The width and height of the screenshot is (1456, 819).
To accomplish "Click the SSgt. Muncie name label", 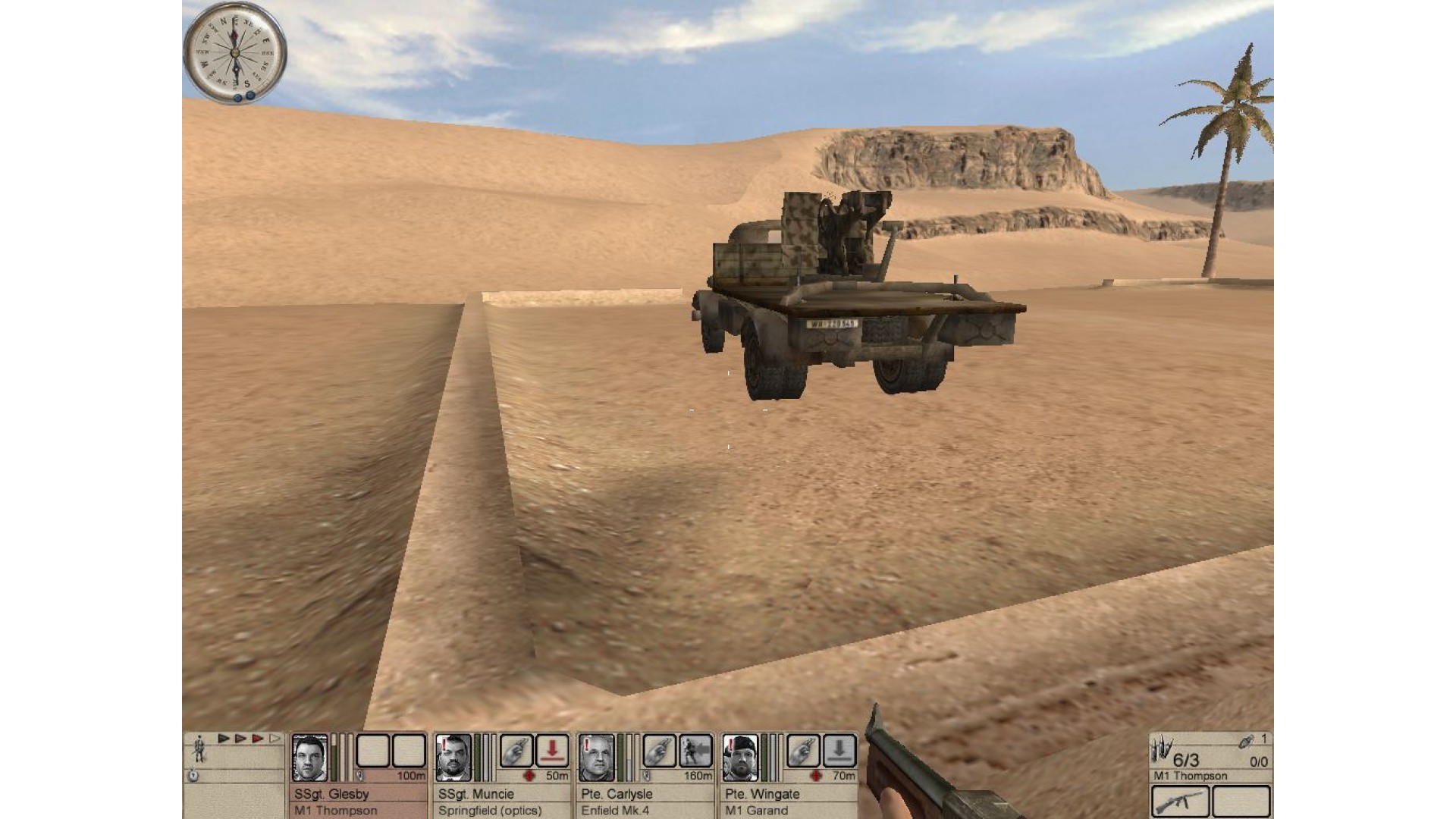I will tap(476, 794).
